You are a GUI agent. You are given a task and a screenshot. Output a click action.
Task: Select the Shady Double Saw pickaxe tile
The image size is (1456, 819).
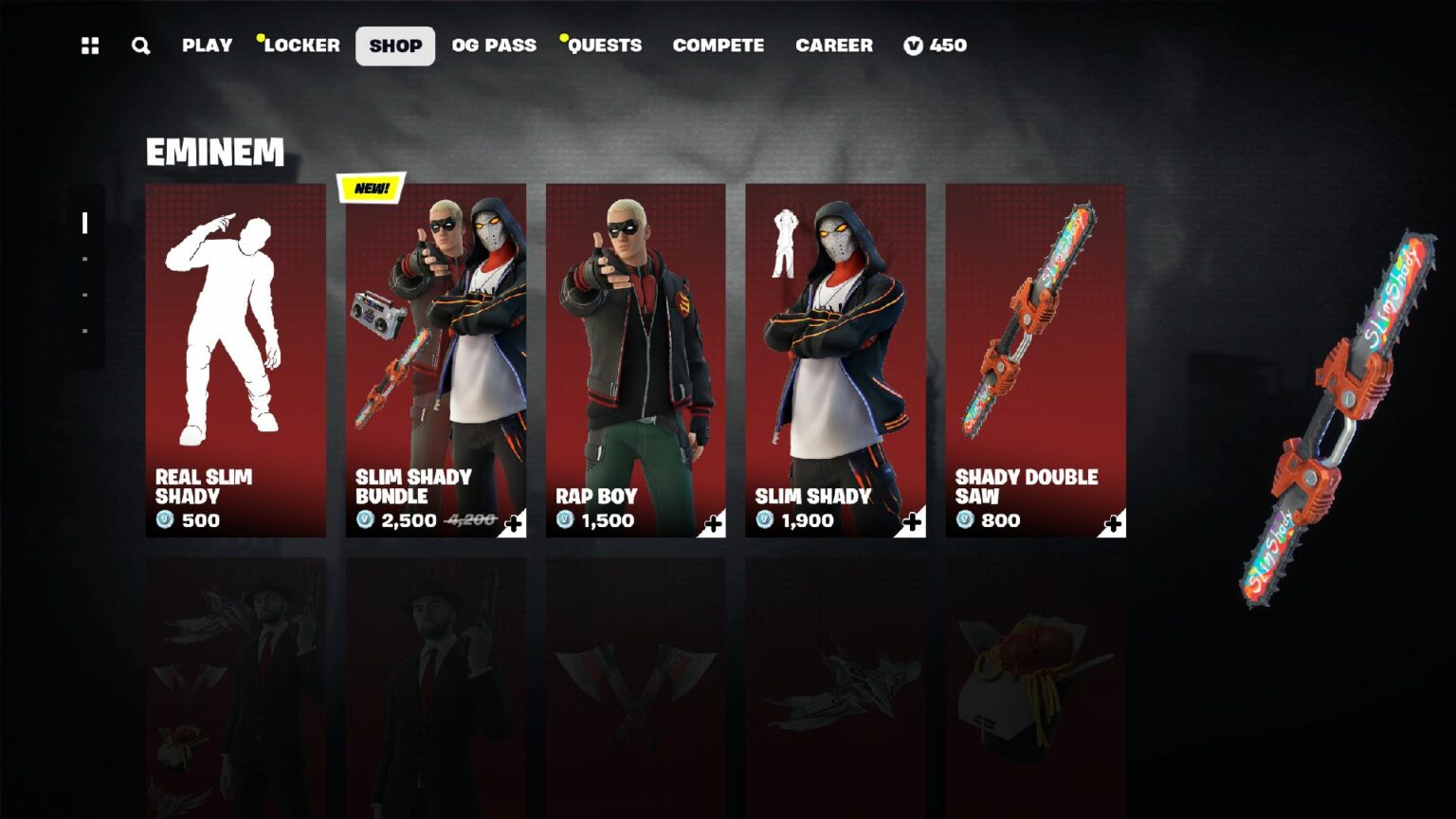coord(1035,360)
